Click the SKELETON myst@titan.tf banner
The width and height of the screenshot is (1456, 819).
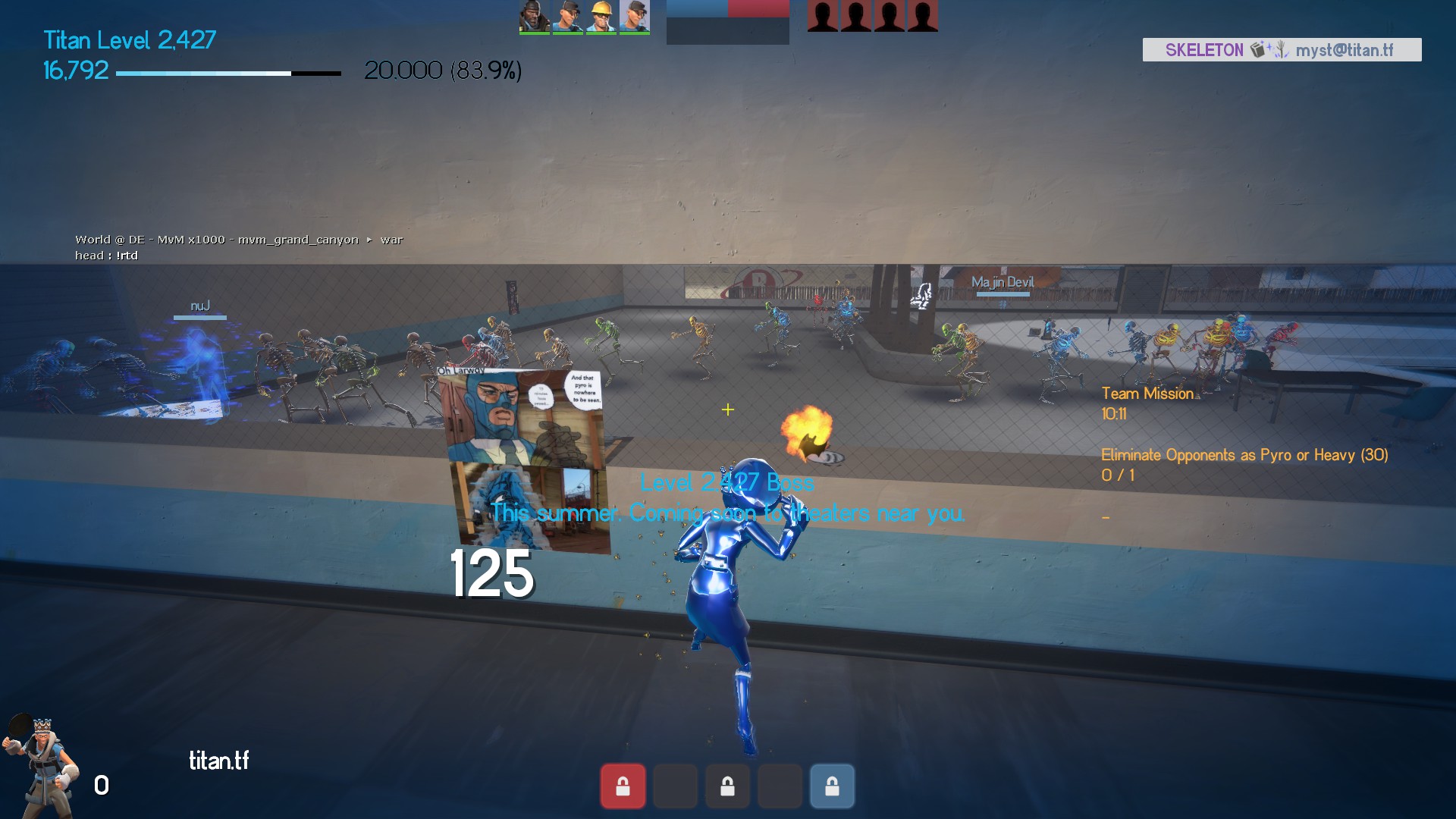click(x=1282, y=50)
